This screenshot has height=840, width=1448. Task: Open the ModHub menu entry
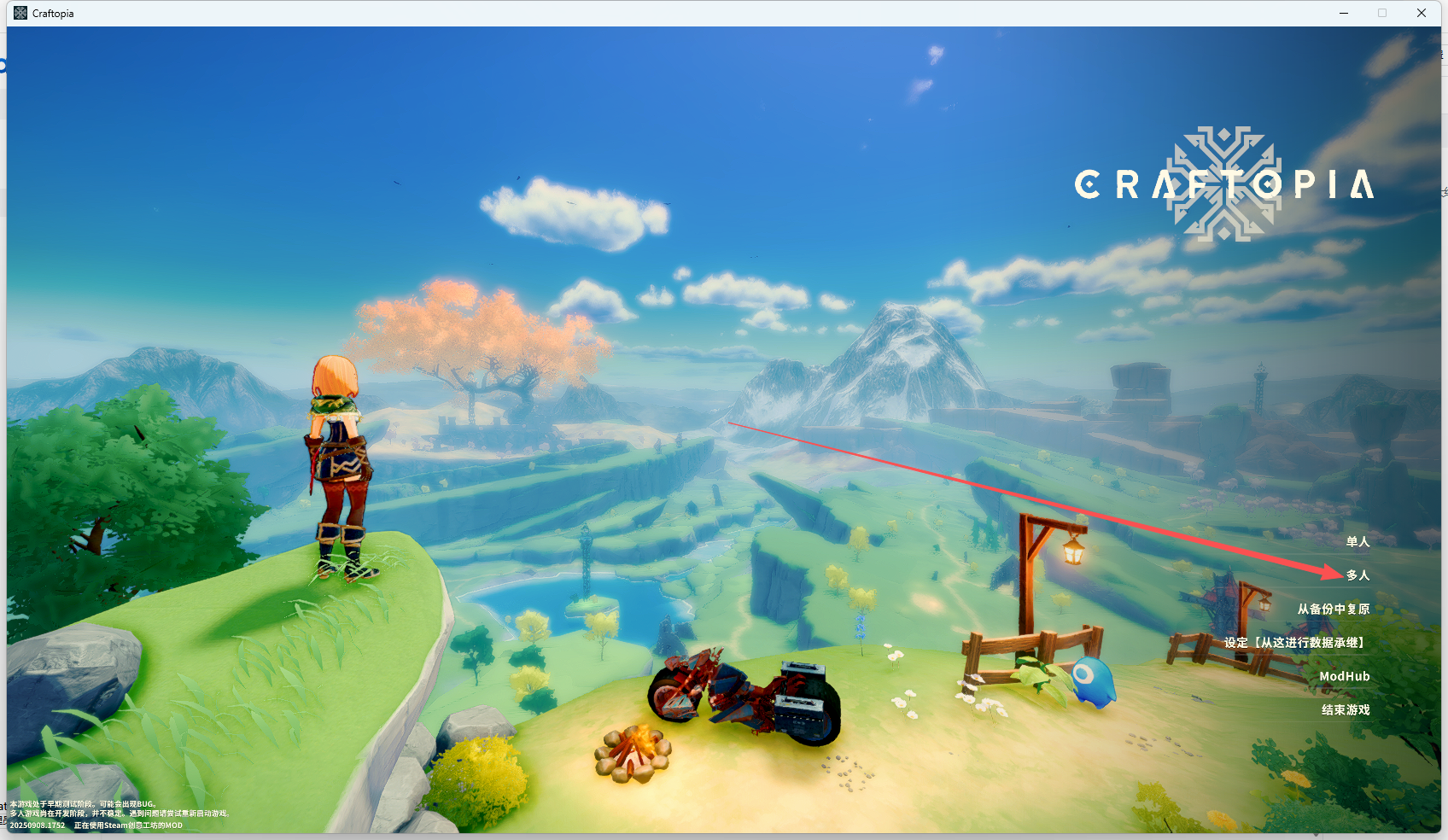click(1344, 676)
